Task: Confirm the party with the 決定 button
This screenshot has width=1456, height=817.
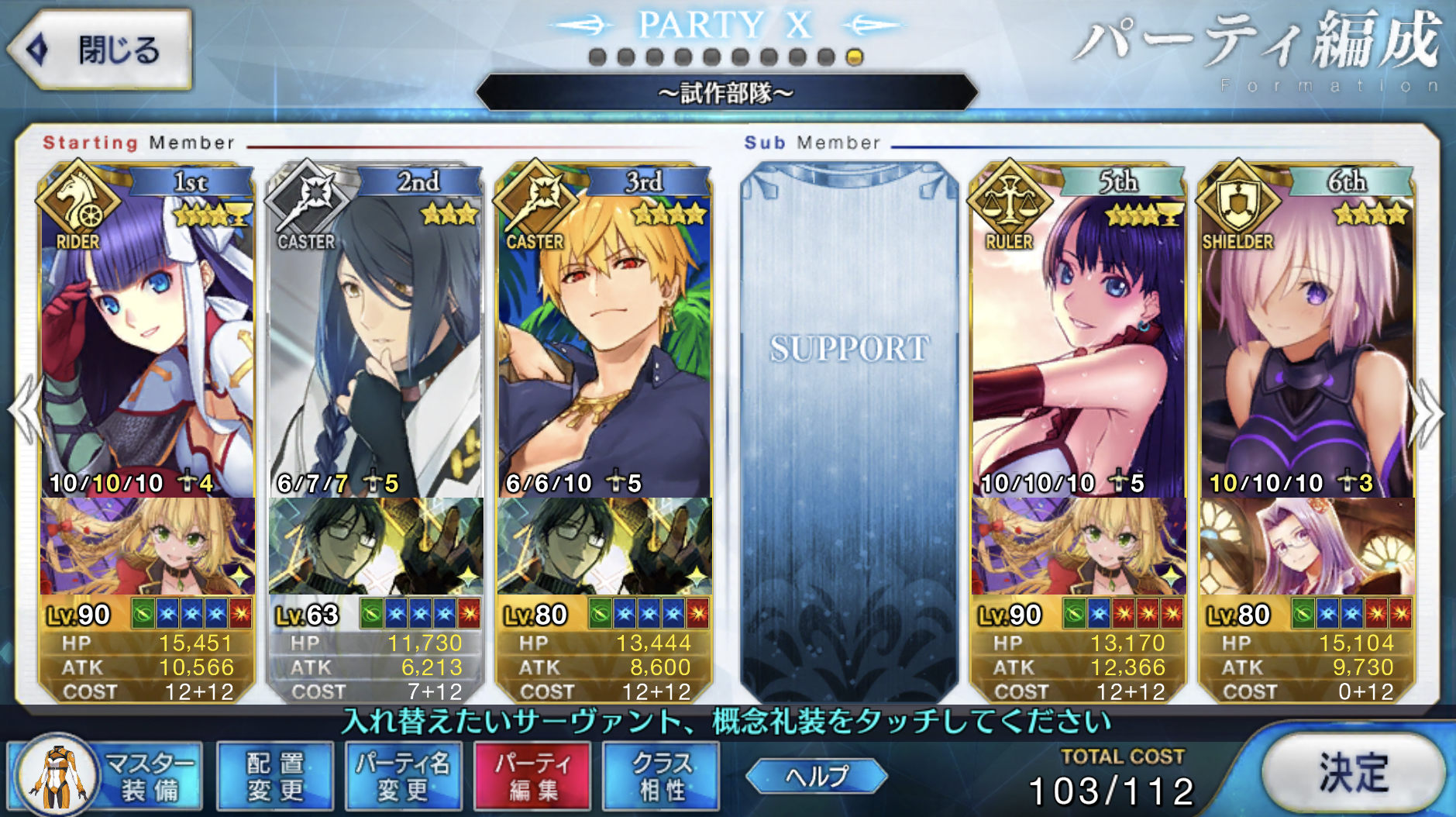Action: (x=1353, y=773)
